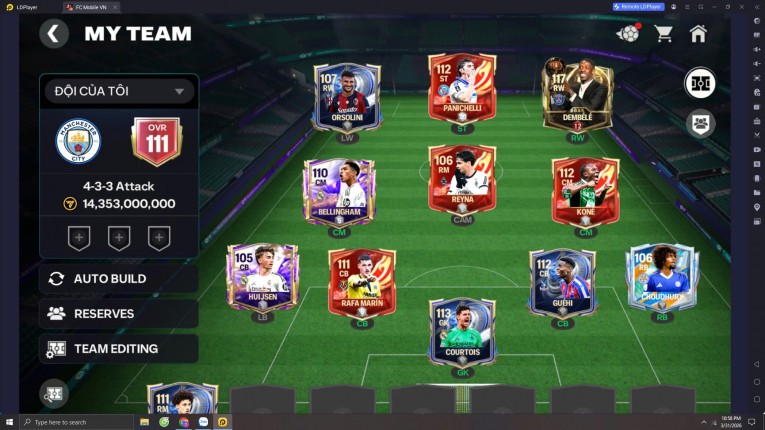The height and width of the screenshot is (430, 765).
Task: Select the Choudhury RB card
Action: [661, 276]
